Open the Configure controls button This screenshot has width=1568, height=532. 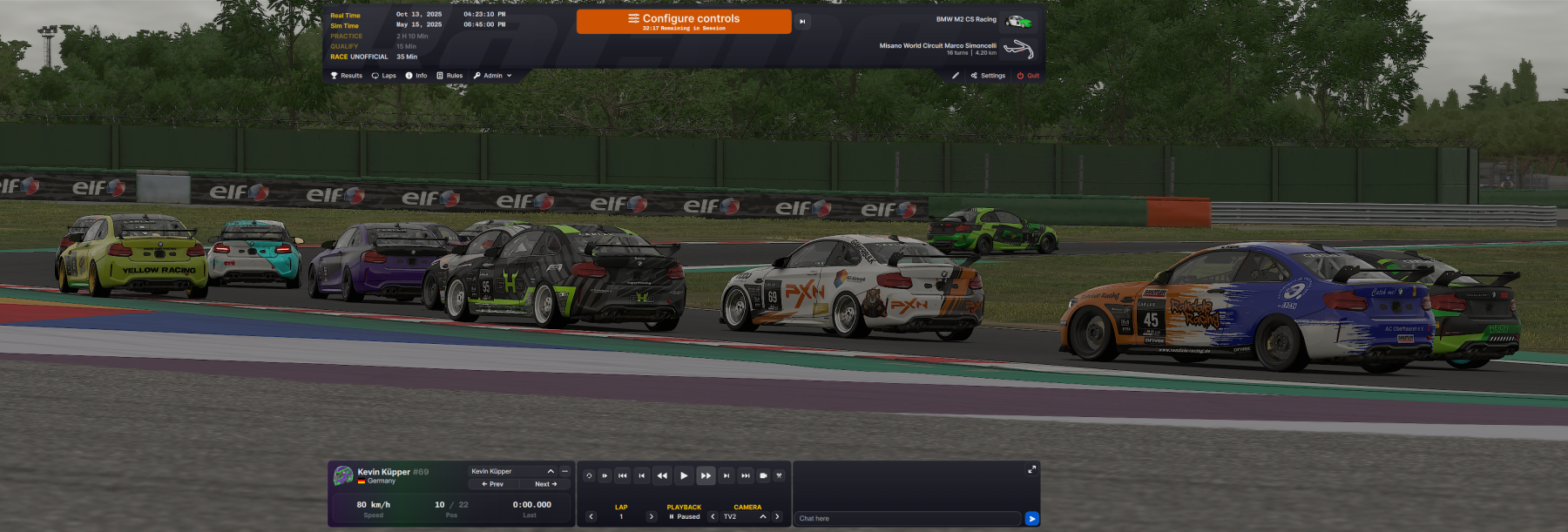pyautogui.click(x=684, y=22)
